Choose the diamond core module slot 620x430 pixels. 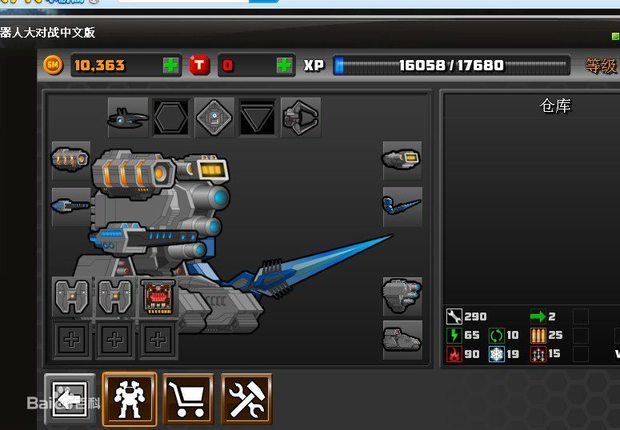point(215,118)
